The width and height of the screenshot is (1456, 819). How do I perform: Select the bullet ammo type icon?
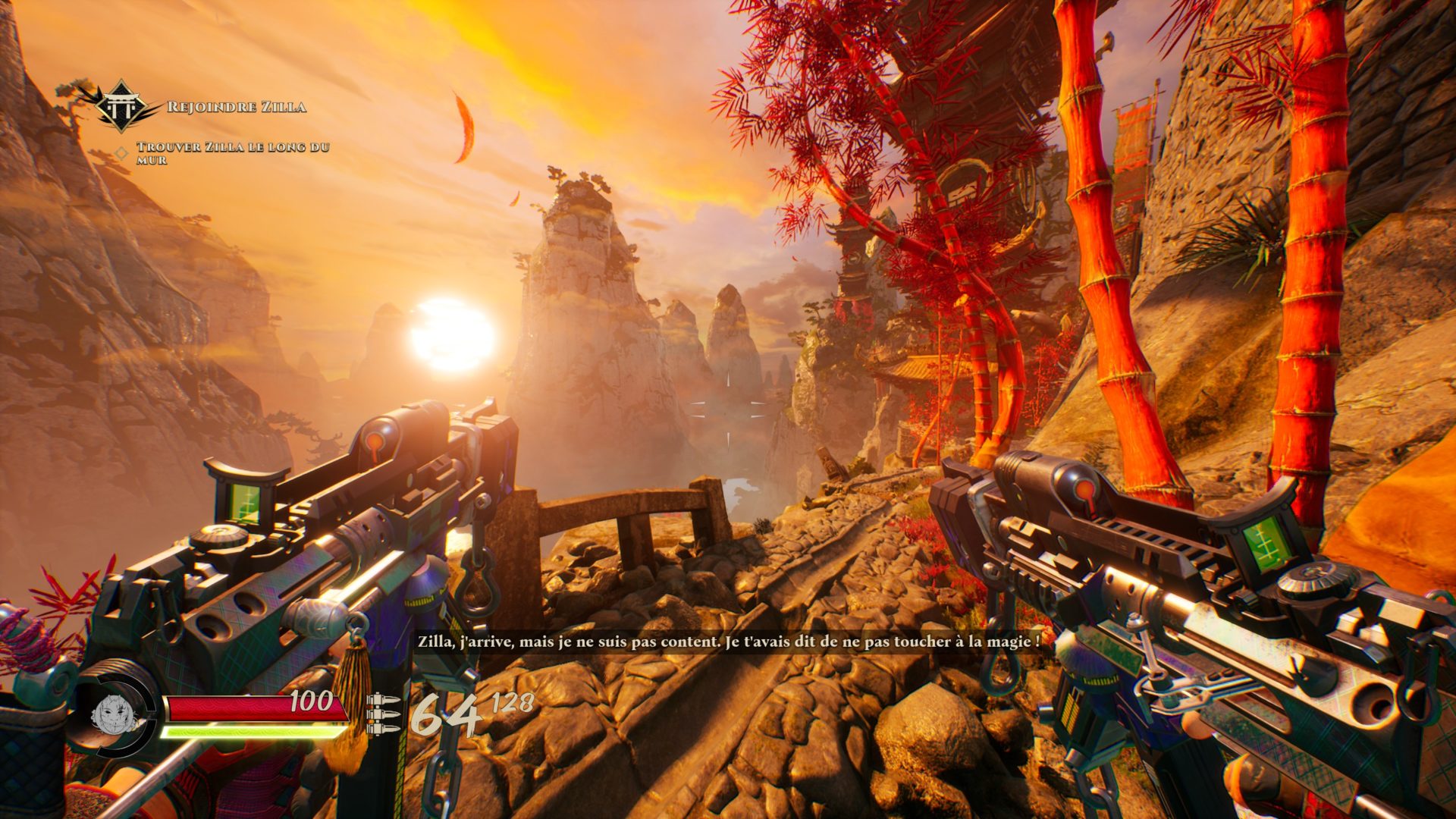point(383,714)
